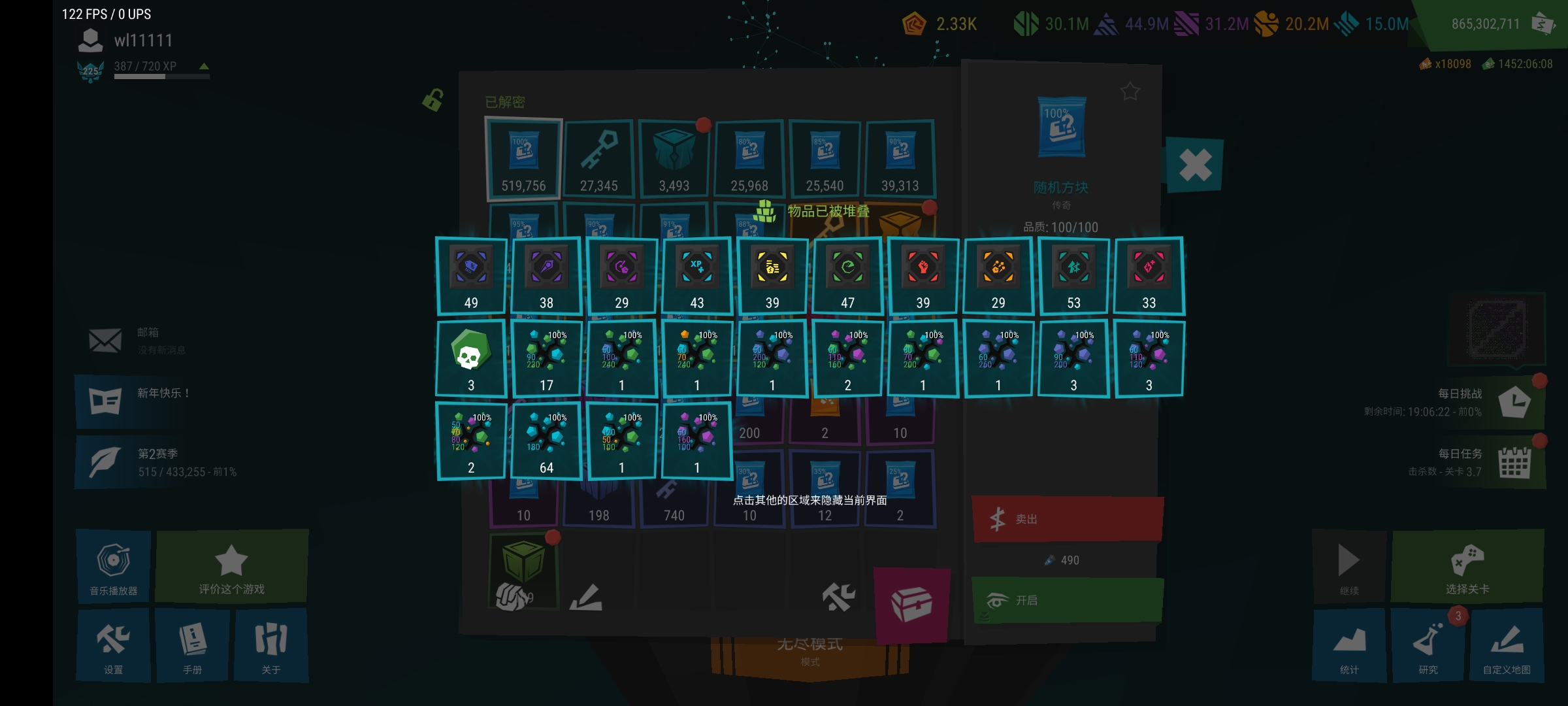Image resolution: width=1568 pixels, height=706 pixels.
Task: Open the 设置 settings menu
Action: [x=113, y=645]
